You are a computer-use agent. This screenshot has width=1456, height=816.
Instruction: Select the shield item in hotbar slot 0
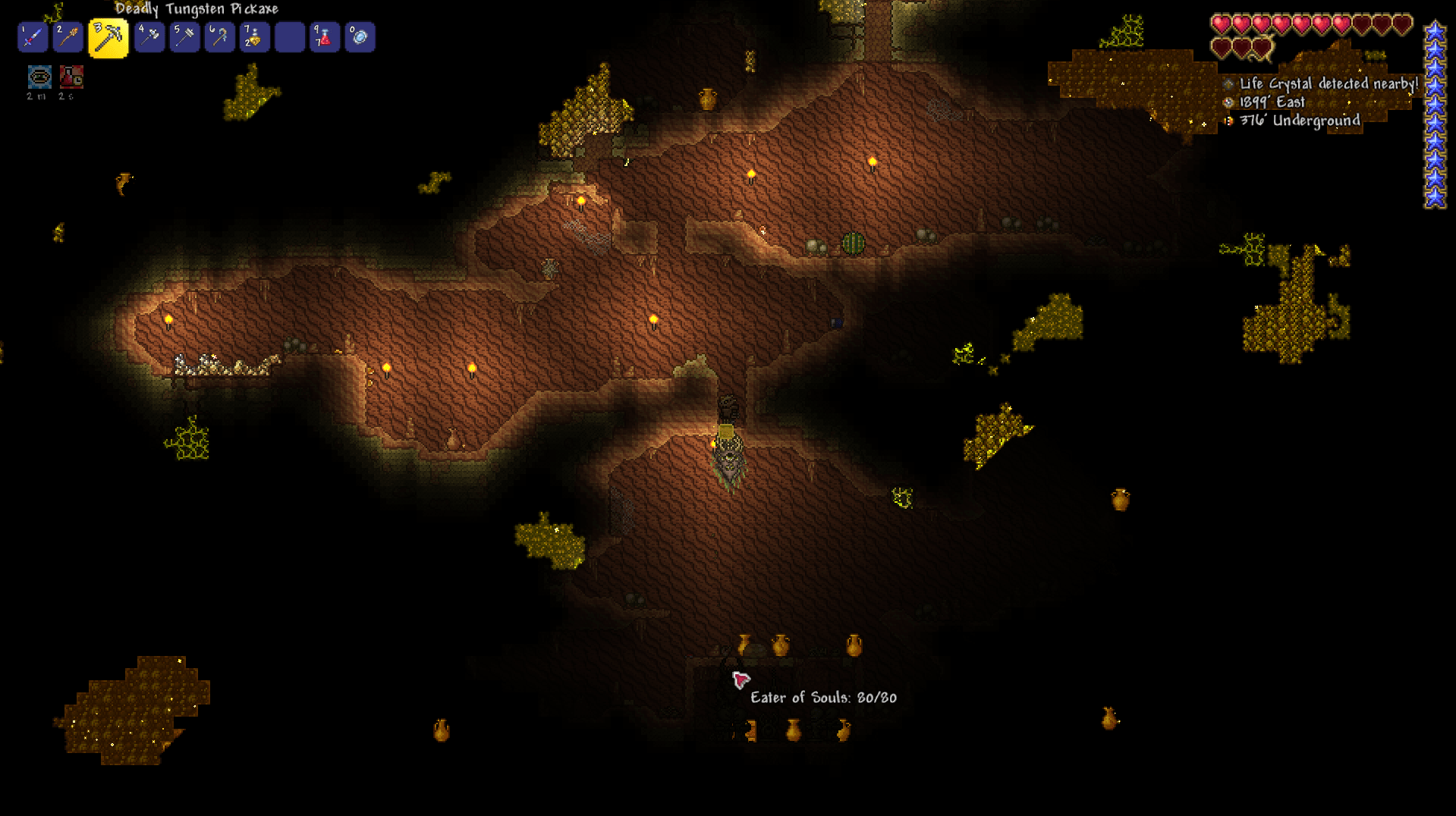tap(360, 36)
